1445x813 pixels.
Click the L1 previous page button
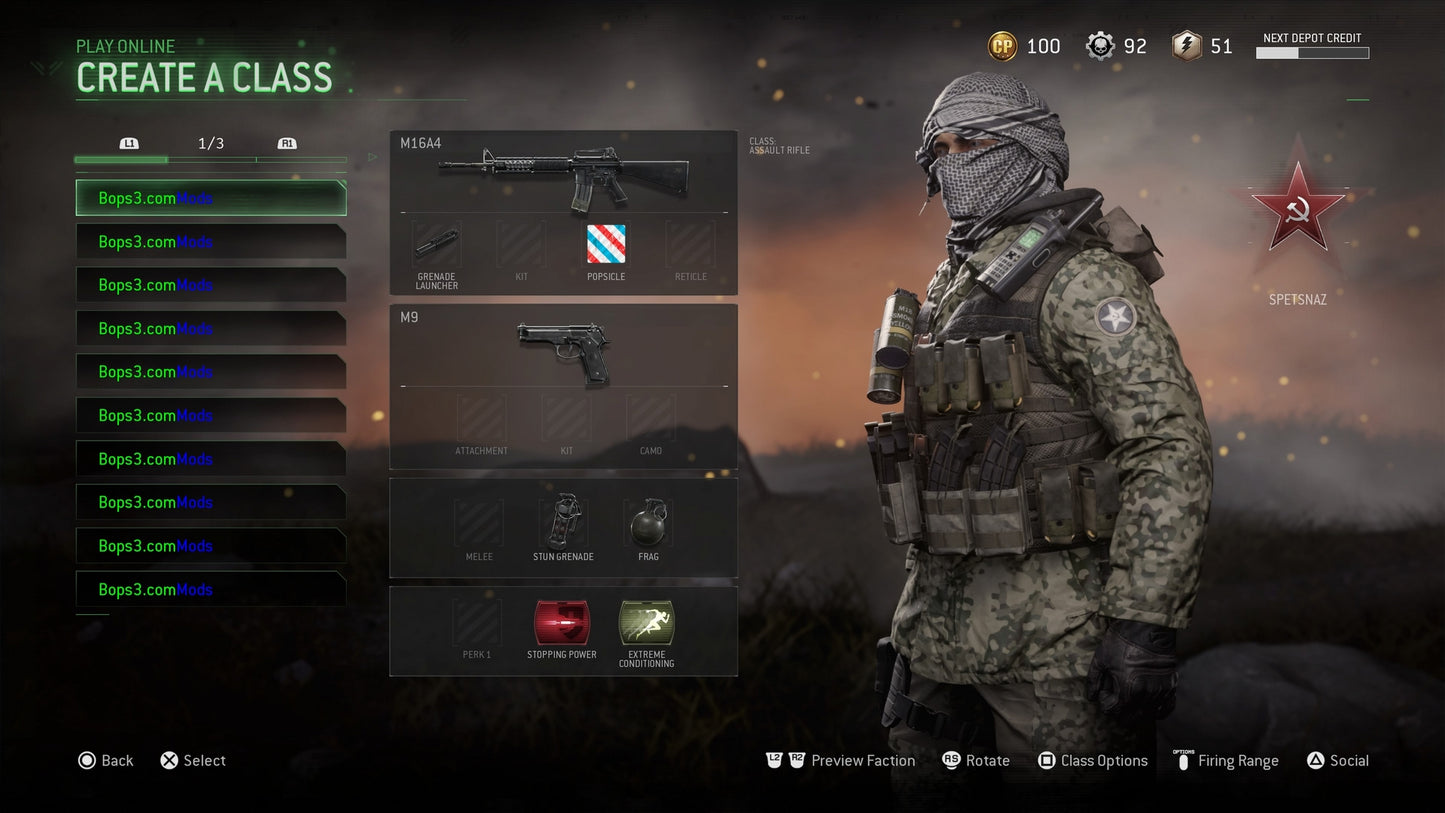[129, 143]
